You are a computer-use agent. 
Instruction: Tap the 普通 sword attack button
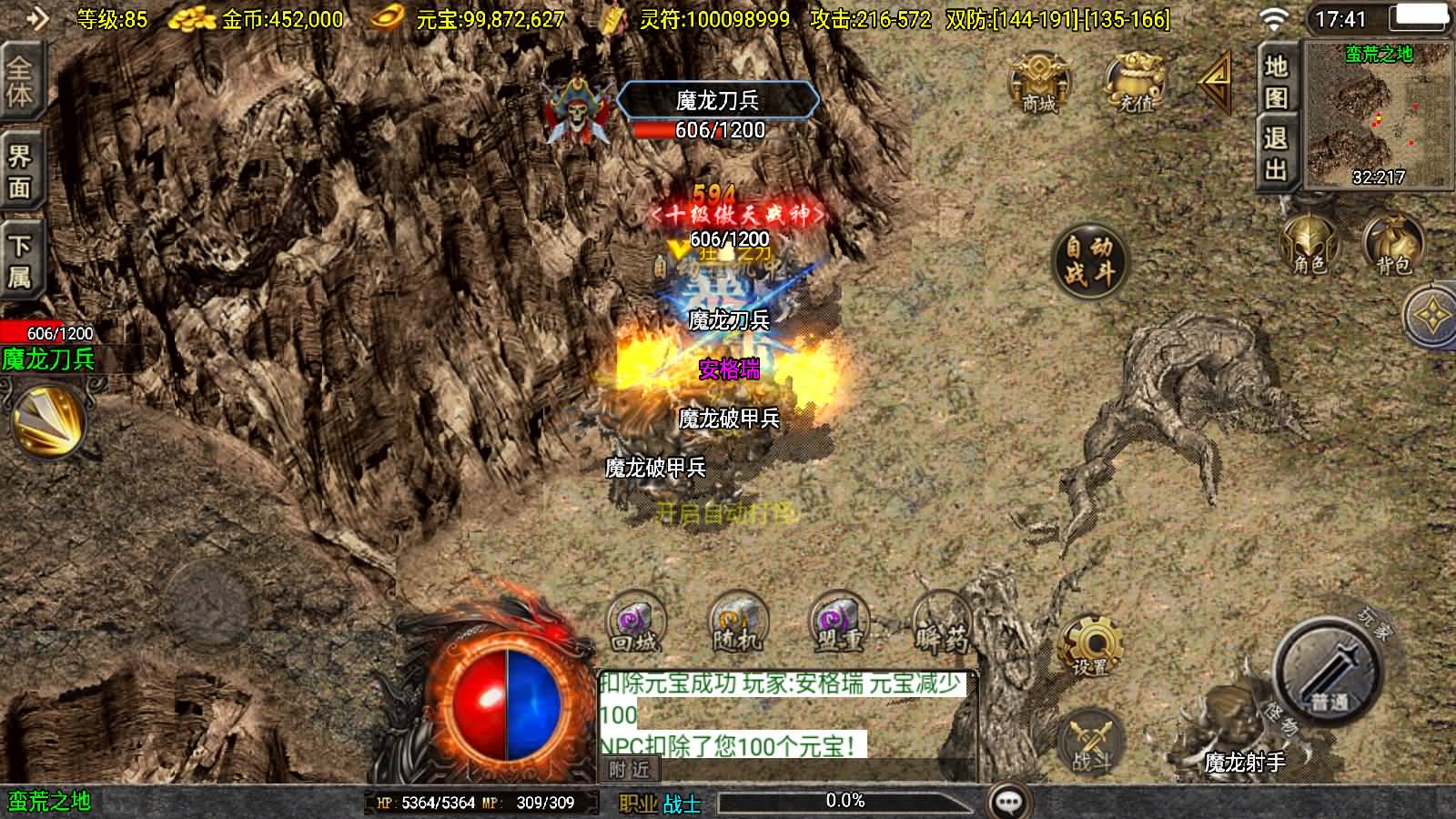(1328, 672)
